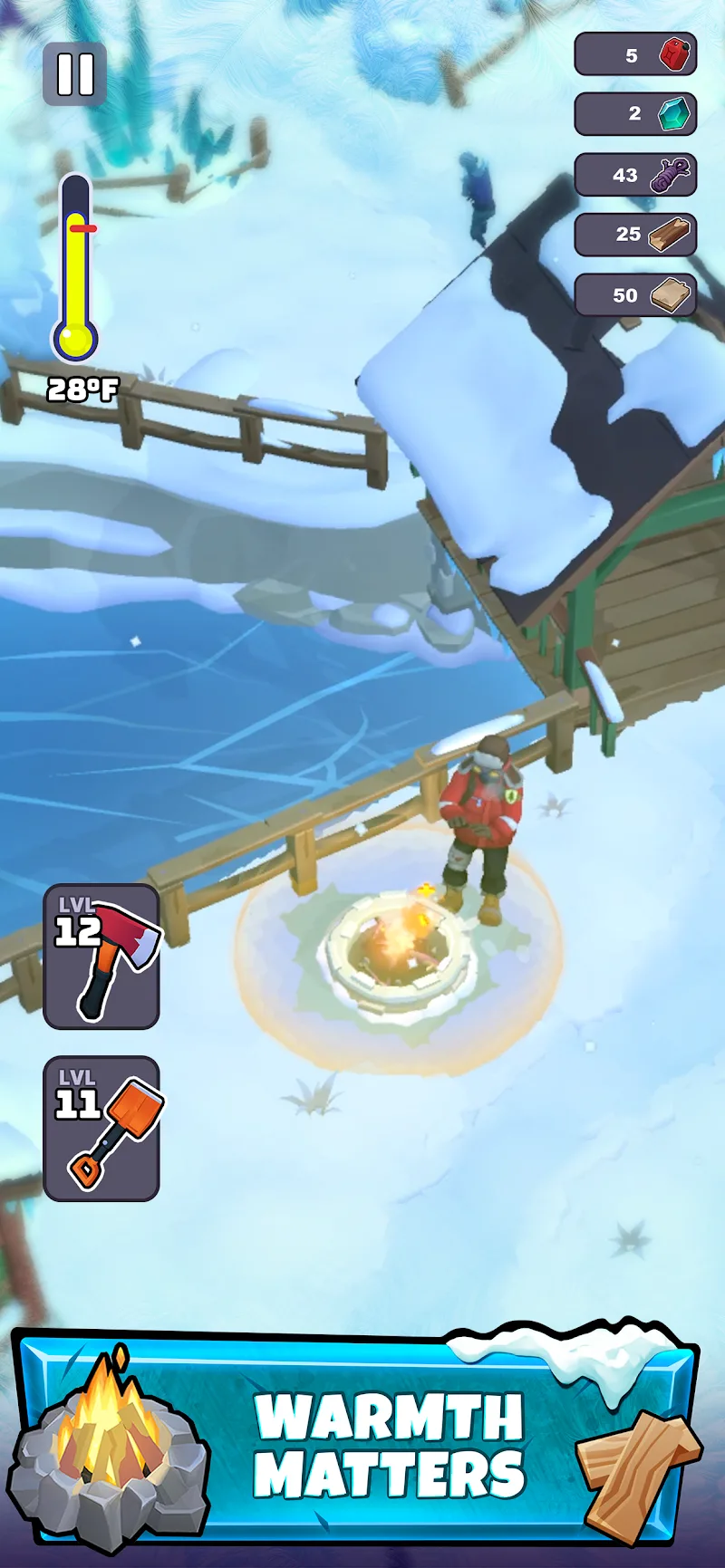Image resolution: width=725 pixels, height=1568 pixels.
Task: Select the level 12 axe tool
Action: coord(101,957)
